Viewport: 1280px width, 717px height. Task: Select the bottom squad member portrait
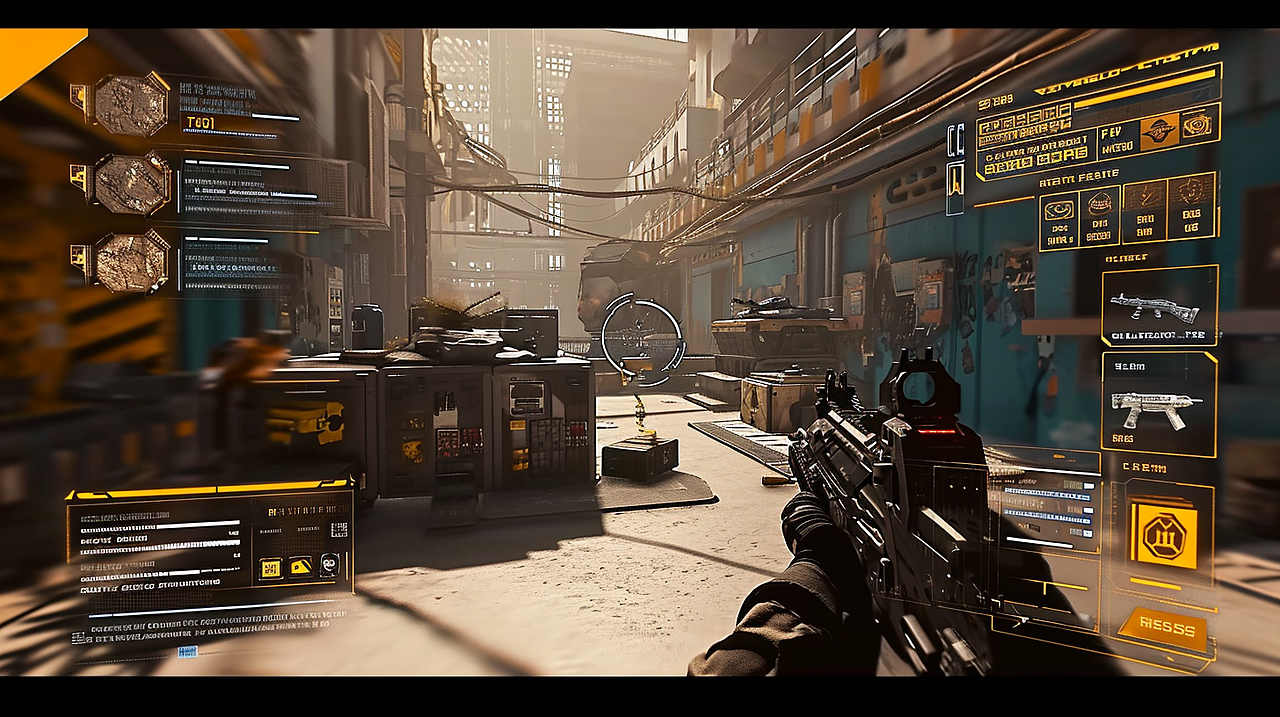[x=131, y=262]
